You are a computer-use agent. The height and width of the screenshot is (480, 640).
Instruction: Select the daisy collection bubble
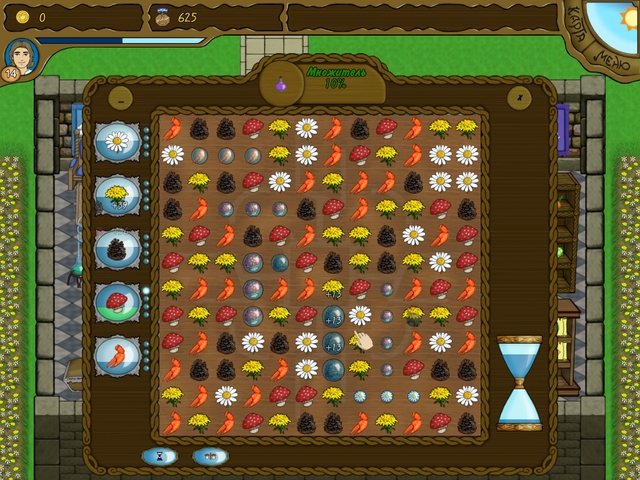pos(117,141)
